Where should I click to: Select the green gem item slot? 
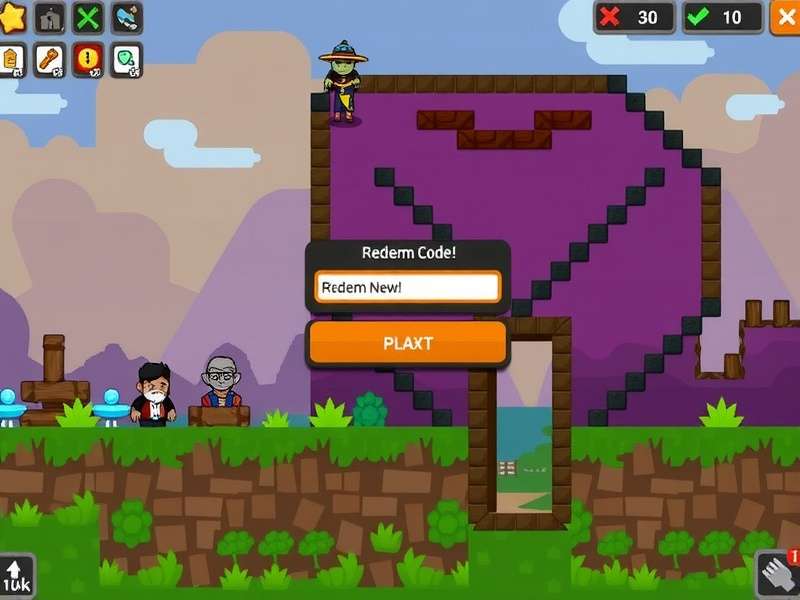point(126,60)
